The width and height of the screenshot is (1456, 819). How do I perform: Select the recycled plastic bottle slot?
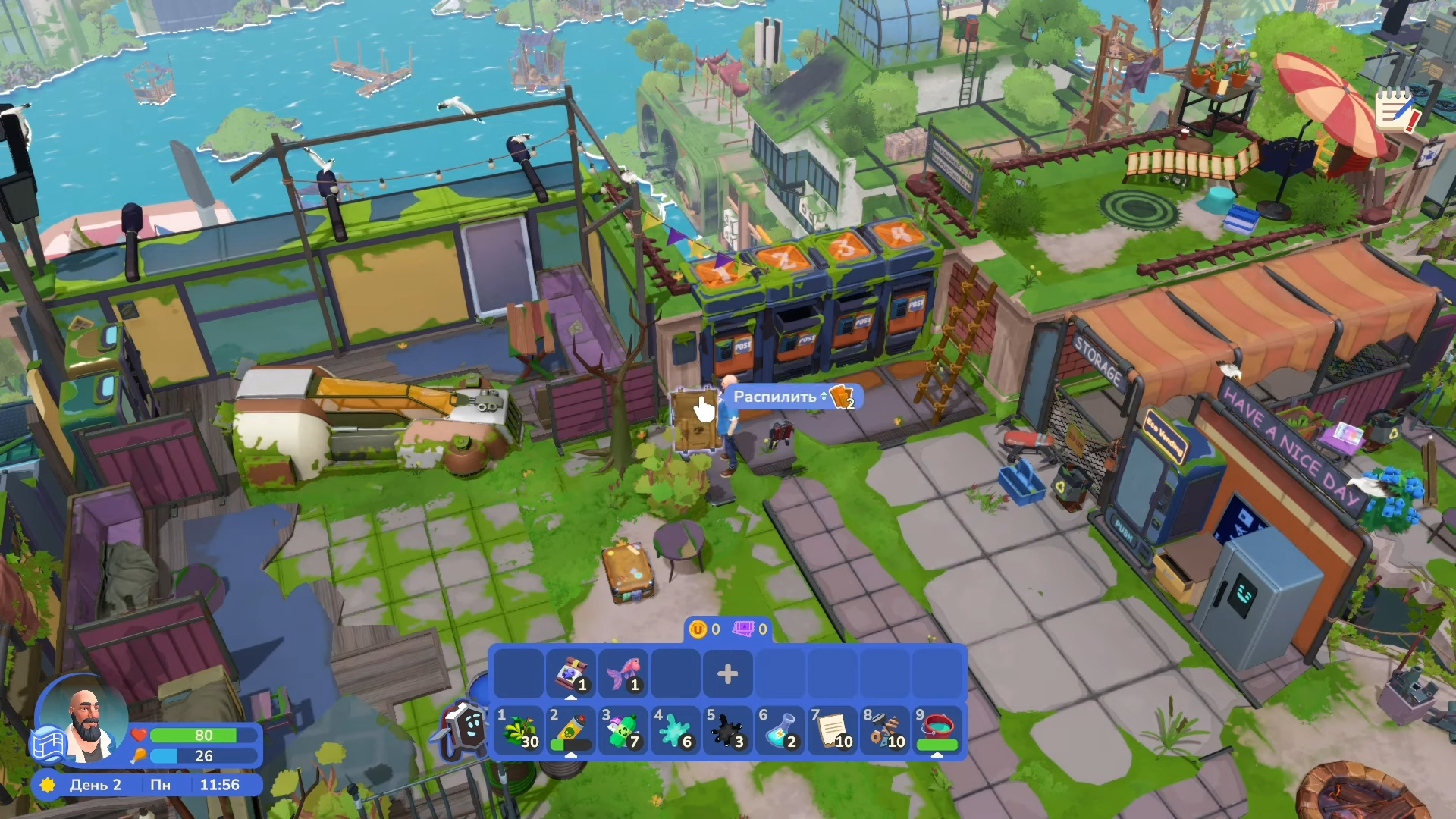[623, 731]
